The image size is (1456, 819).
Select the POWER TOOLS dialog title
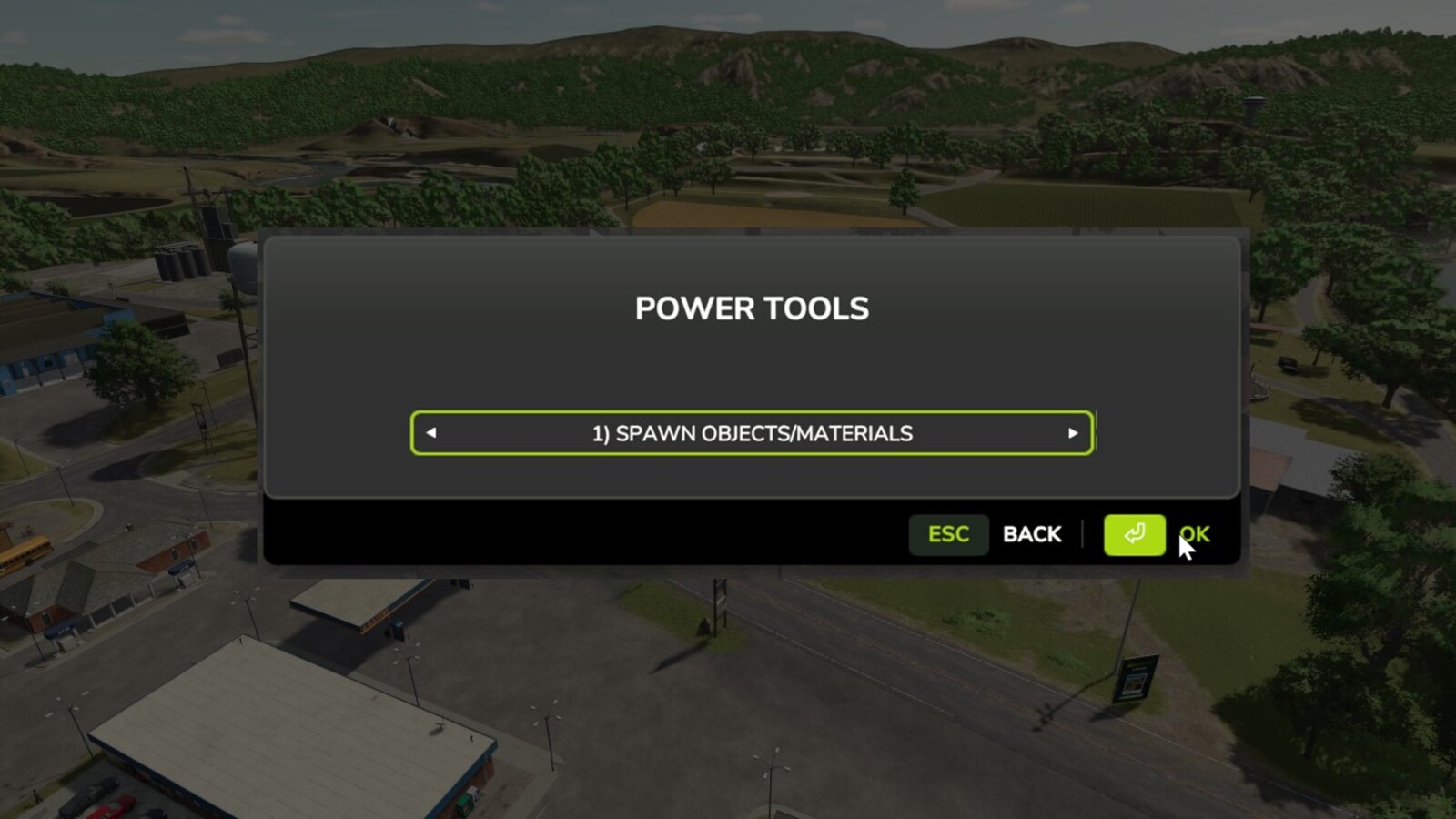(752, 308)
